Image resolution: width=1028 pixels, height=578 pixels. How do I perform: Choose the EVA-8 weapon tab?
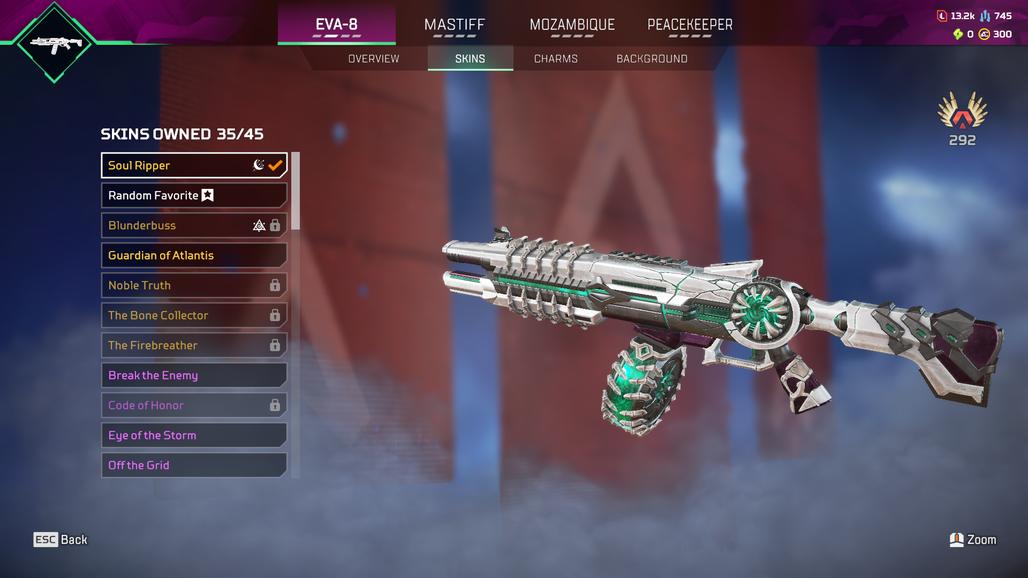pos(336,25)
